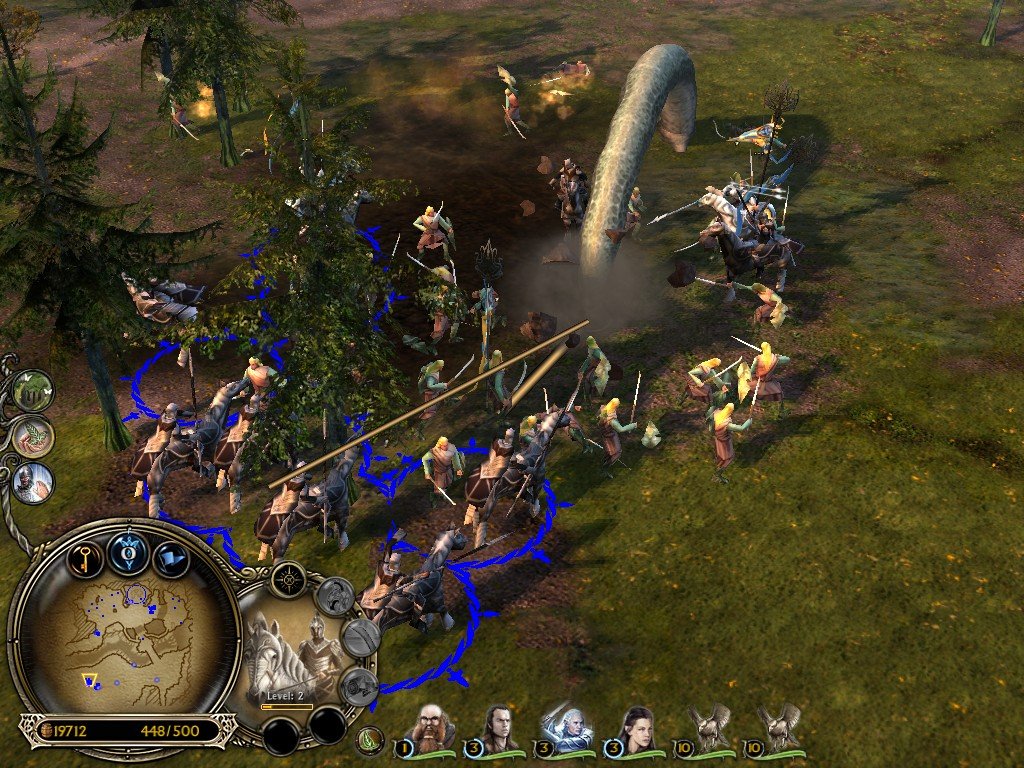
Task: Click the compass star button above the portrait
Action: [289, 579]
